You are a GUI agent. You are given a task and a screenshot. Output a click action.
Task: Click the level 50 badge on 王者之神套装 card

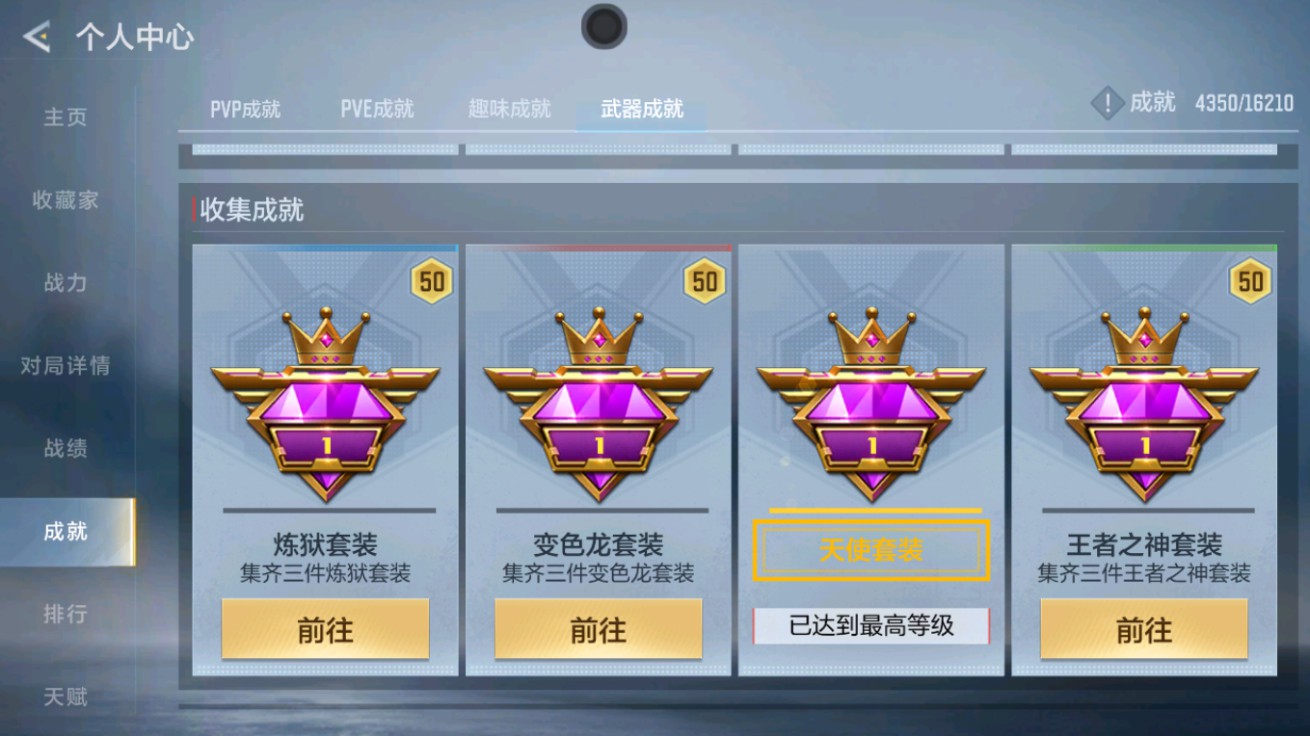(x=1249, y=283)
